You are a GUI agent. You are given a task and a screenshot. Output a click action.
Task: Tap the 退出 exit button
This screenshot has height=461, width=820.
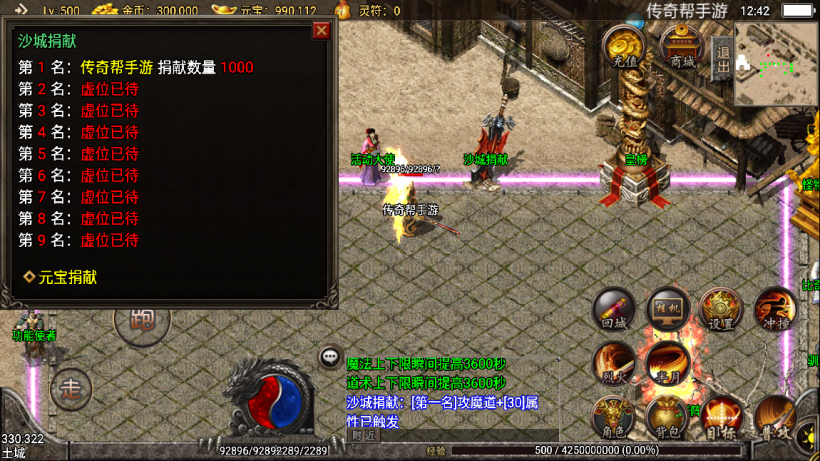coord(723,59)
